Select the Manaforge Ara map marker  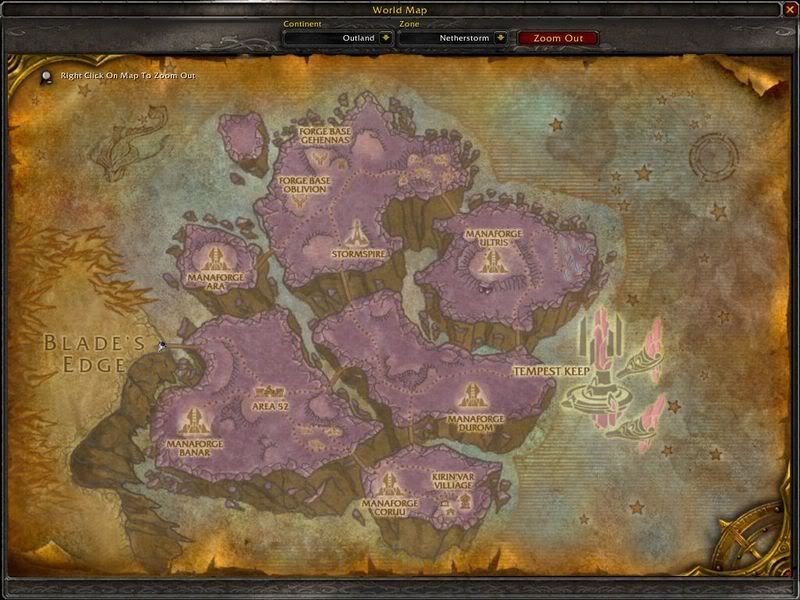[x=215, y=256]
